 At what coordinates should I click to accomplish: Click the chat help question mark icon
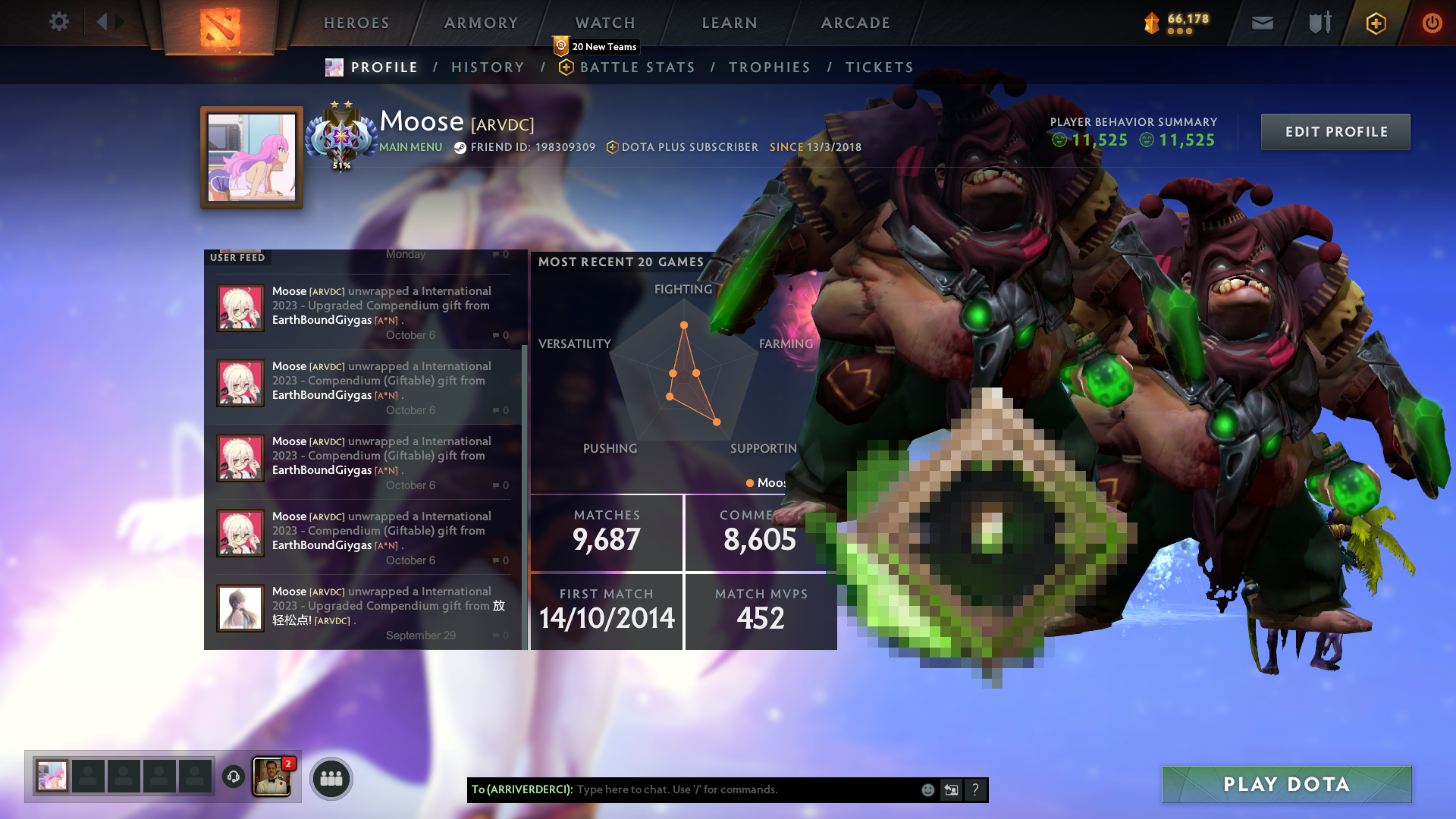coord(976,789)
